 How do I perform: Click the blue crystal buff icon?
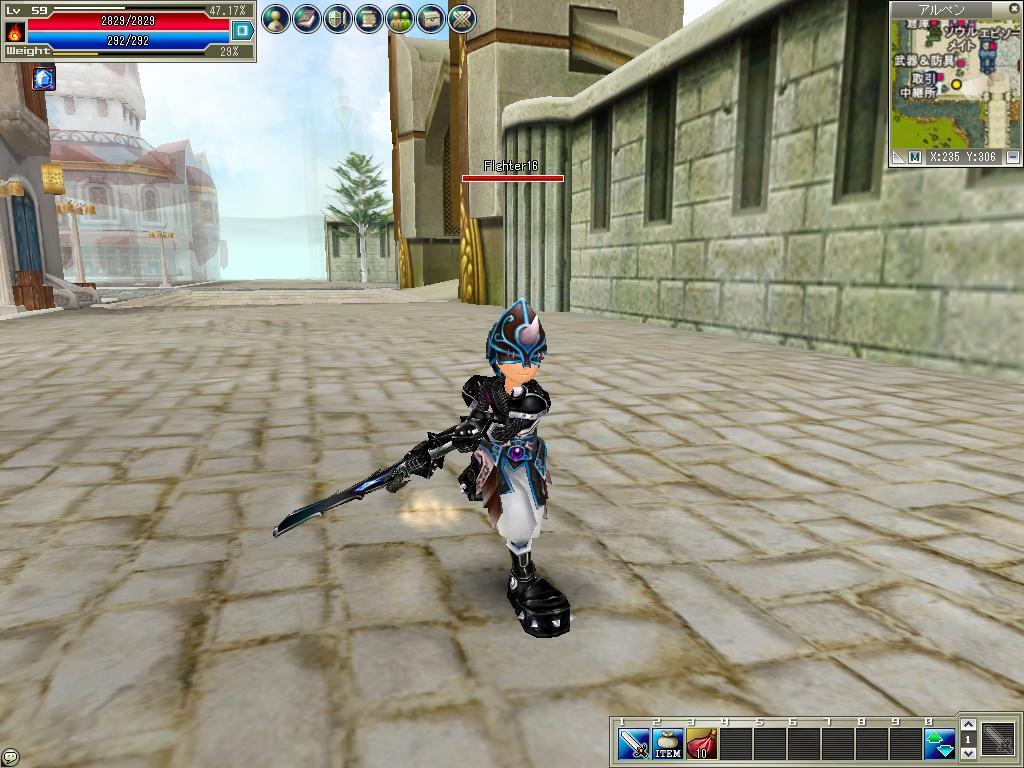tap(44, 78)
